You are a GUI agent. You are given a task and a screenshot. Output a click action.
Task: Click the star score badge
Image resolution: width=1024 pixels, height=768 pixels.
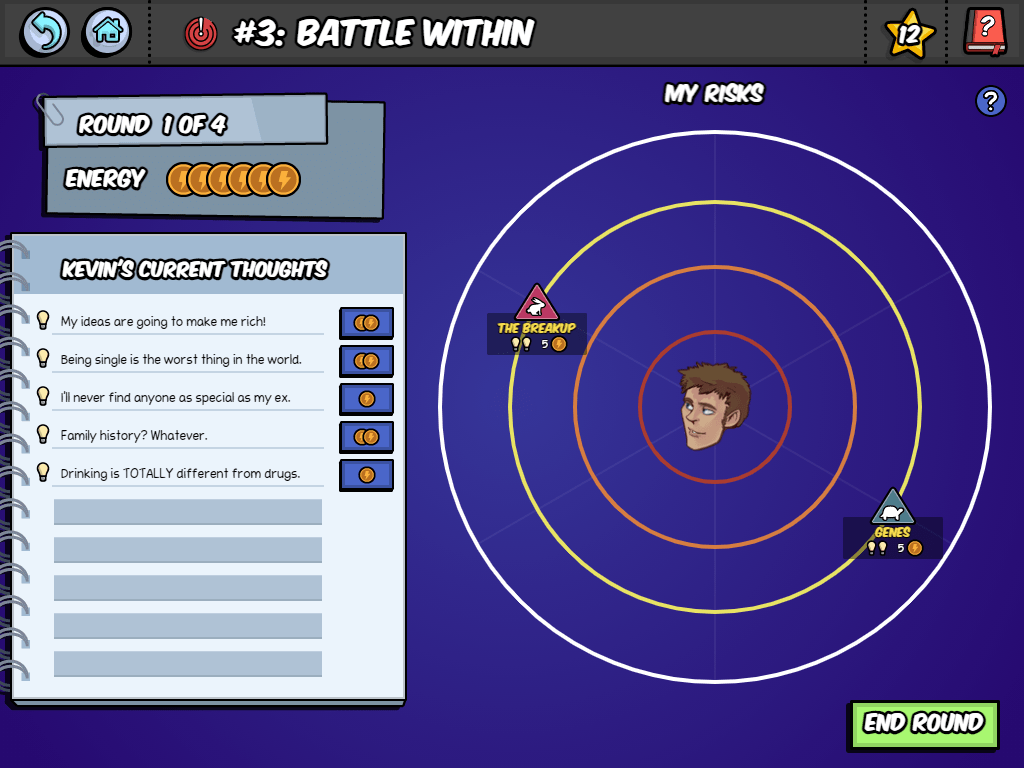pyautogui.click(x=909, y=35)
